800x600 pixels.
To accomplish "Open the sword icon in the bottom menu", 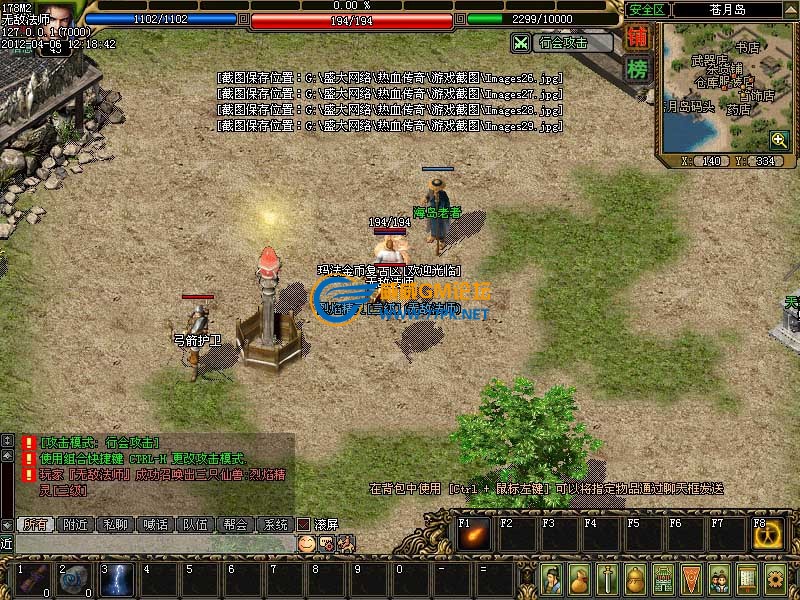I will (607, 578).
